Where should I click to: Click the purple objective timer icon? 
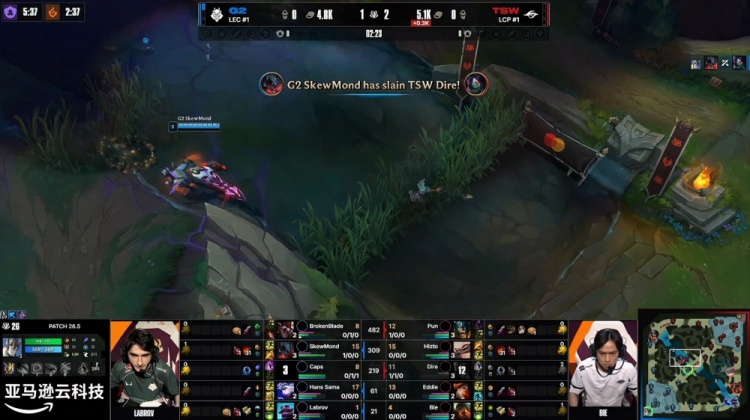(x=10, y=11)
